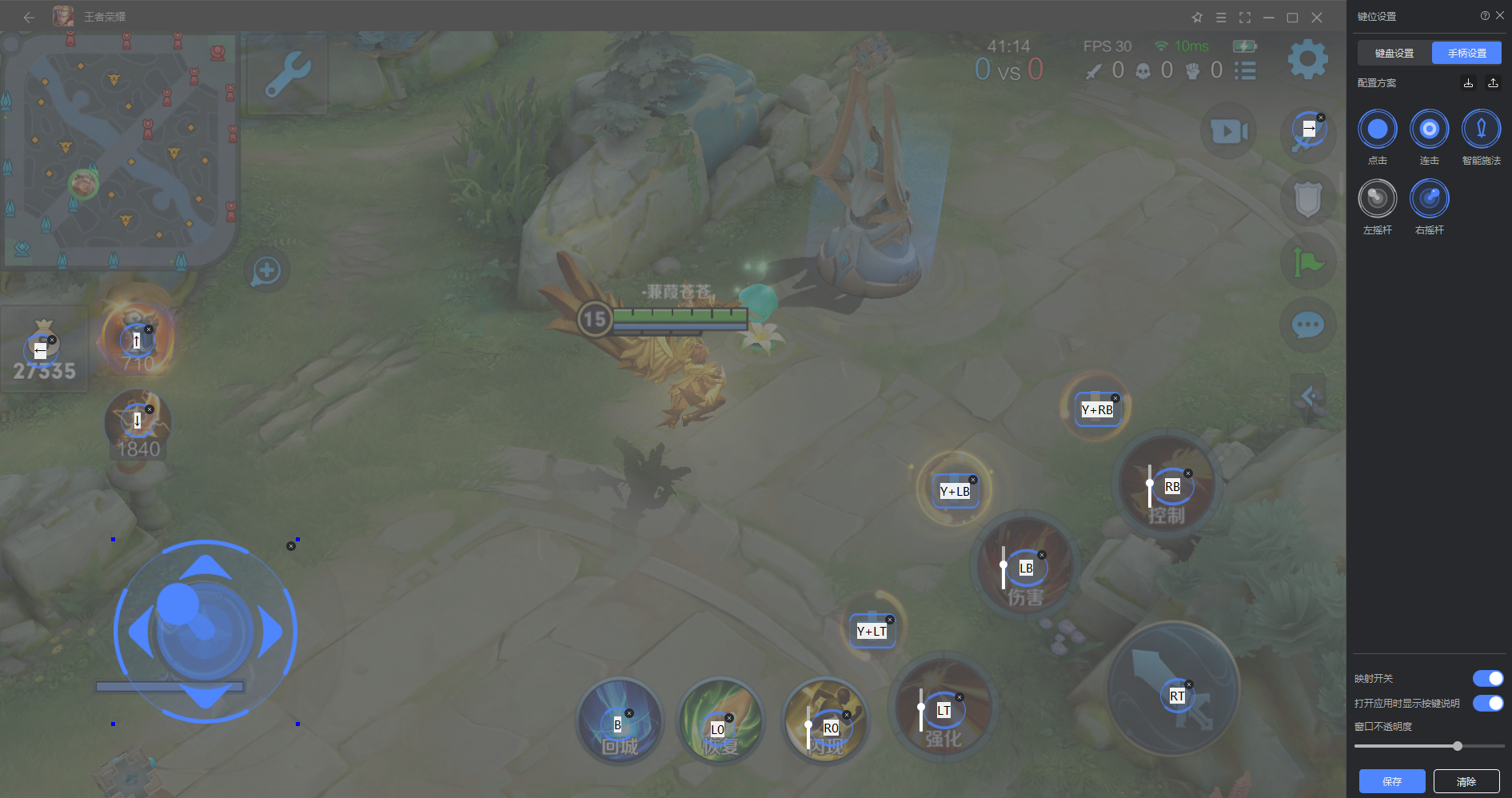The height and width of the screenshot is (798, 1512).
Task: Toggle 打开应用时显示按键说明 switch
Action: tap(1487, 704)
